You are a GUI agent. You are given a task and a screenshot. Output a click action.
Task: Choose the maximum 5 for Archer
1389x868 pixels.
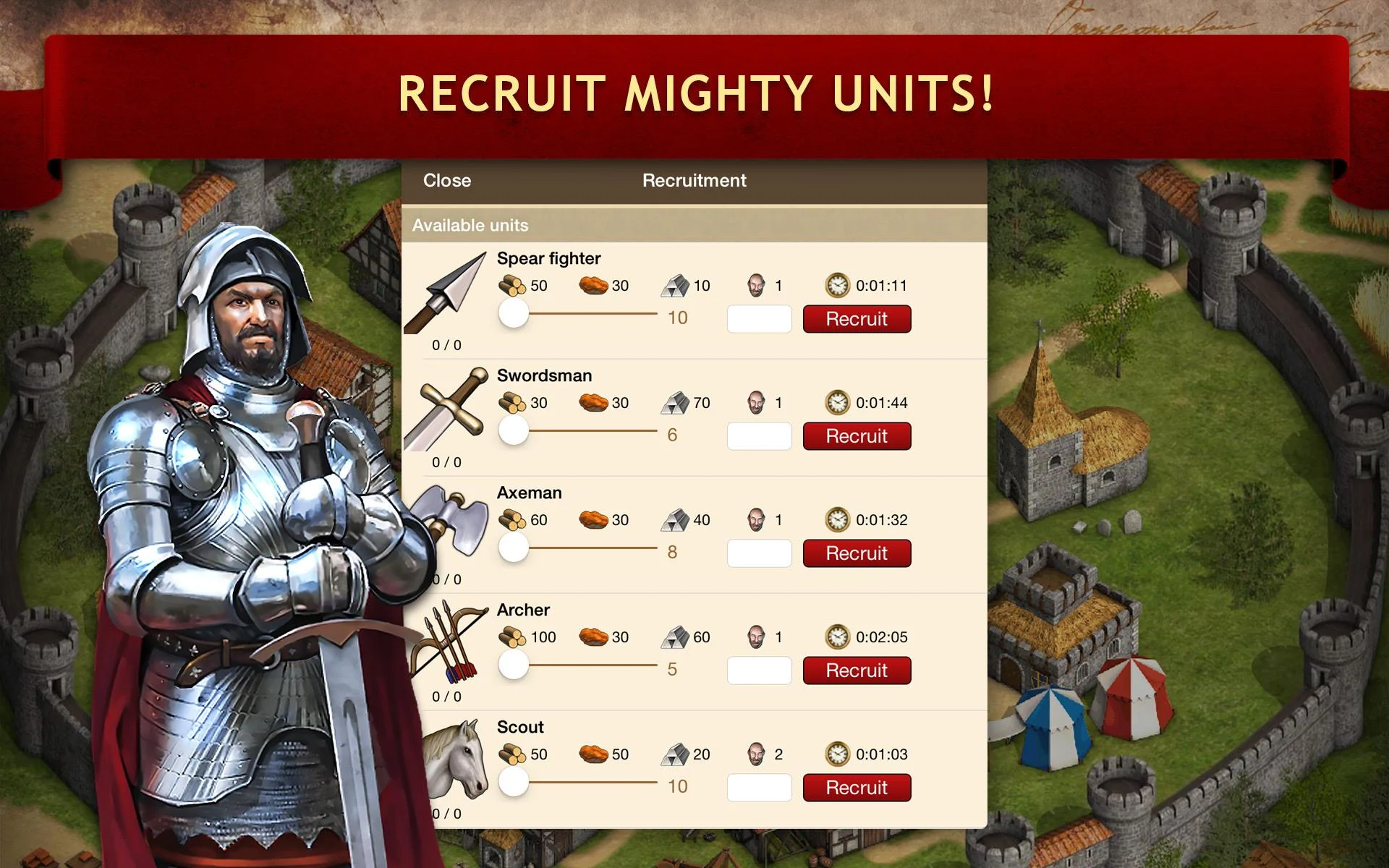(x=672, y=669)
